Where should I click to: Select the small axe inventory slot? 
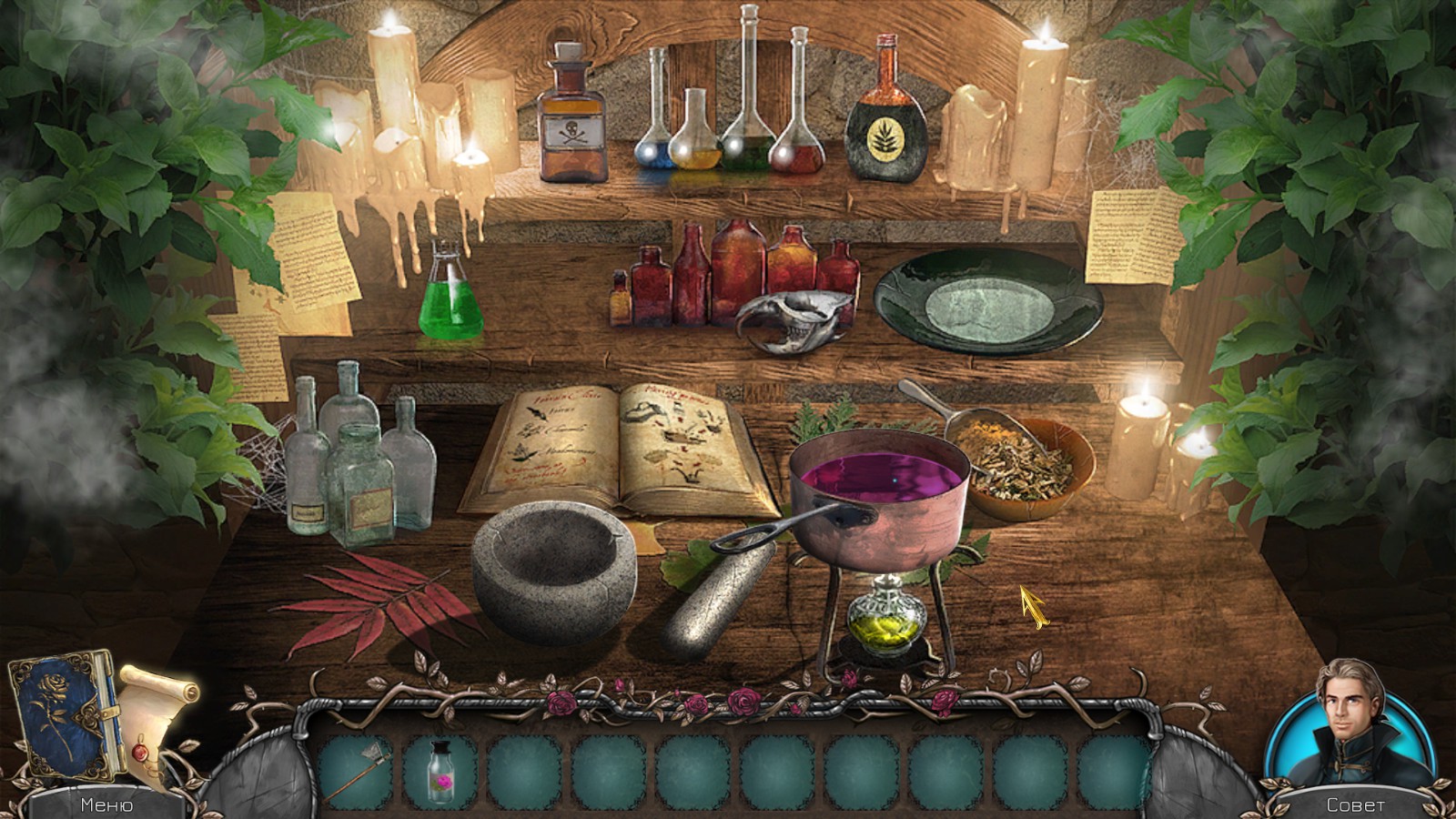(357, 773)
